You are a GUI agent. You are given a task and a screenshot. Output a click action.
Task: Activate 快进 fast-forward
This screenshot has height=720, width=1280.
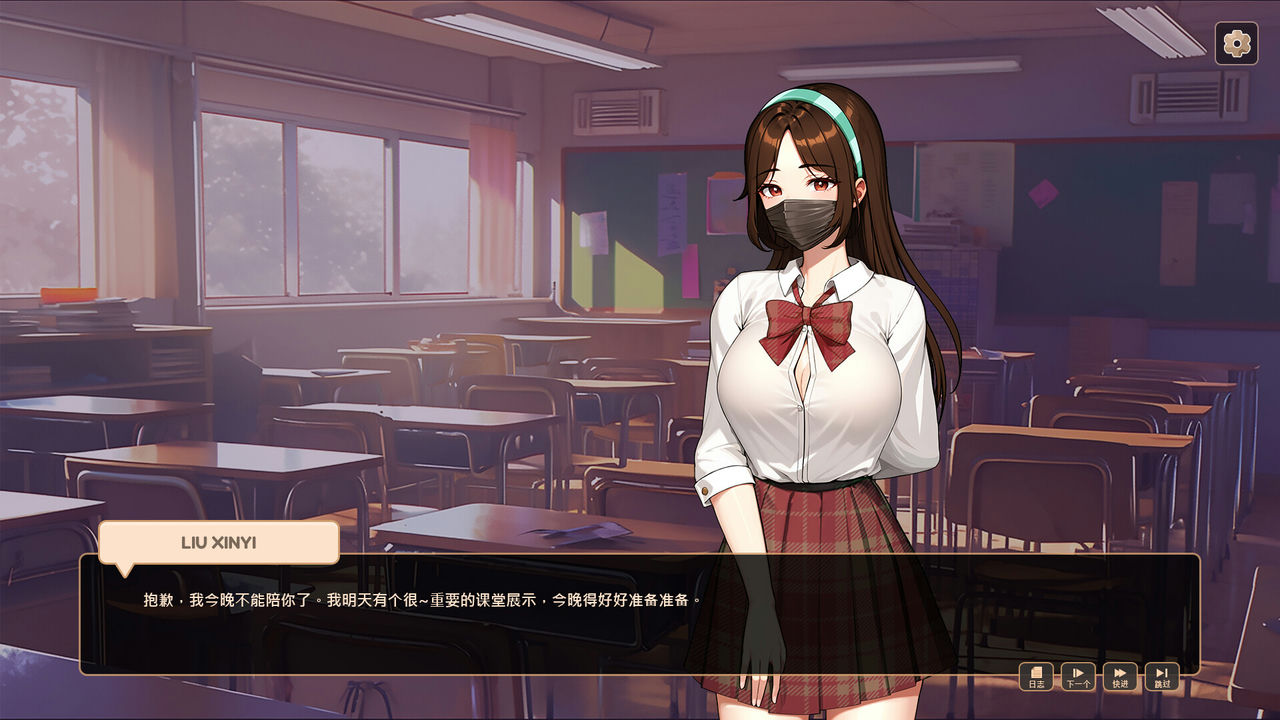(x=1120, y=677)
